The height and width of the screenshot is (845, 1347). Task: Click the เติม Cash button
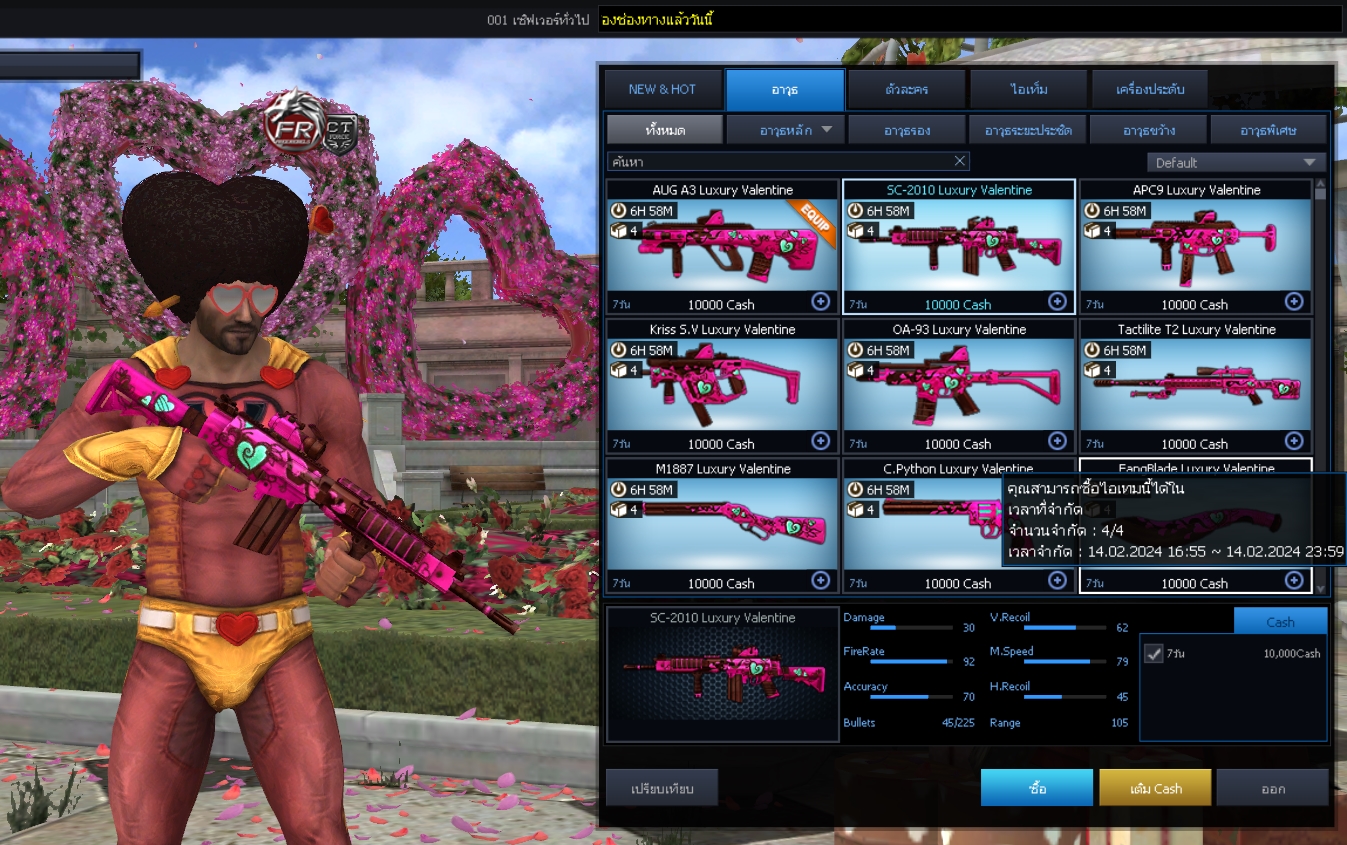[x=1154, y=787]
